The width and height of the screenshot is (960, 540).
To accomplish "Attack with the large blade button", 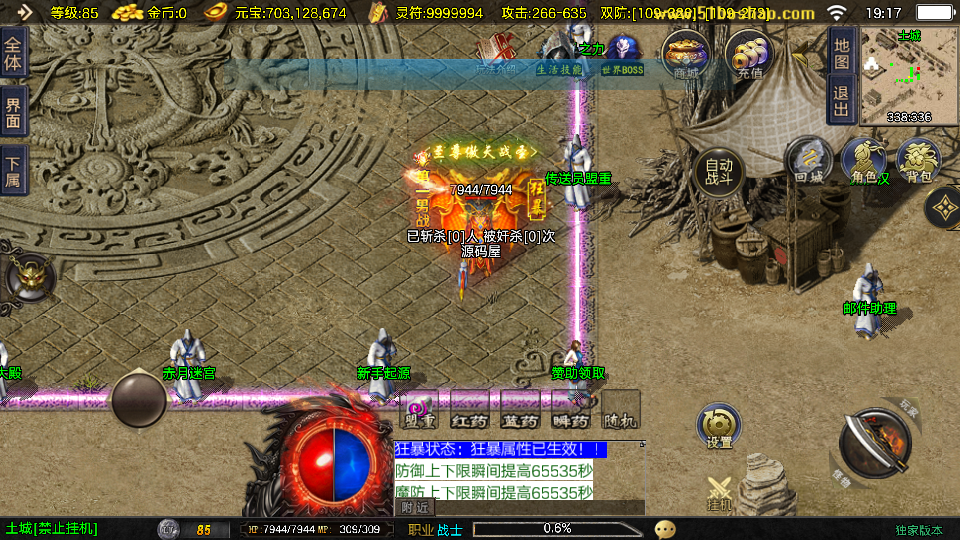I will pyautogui.click(x=873, y=443).
